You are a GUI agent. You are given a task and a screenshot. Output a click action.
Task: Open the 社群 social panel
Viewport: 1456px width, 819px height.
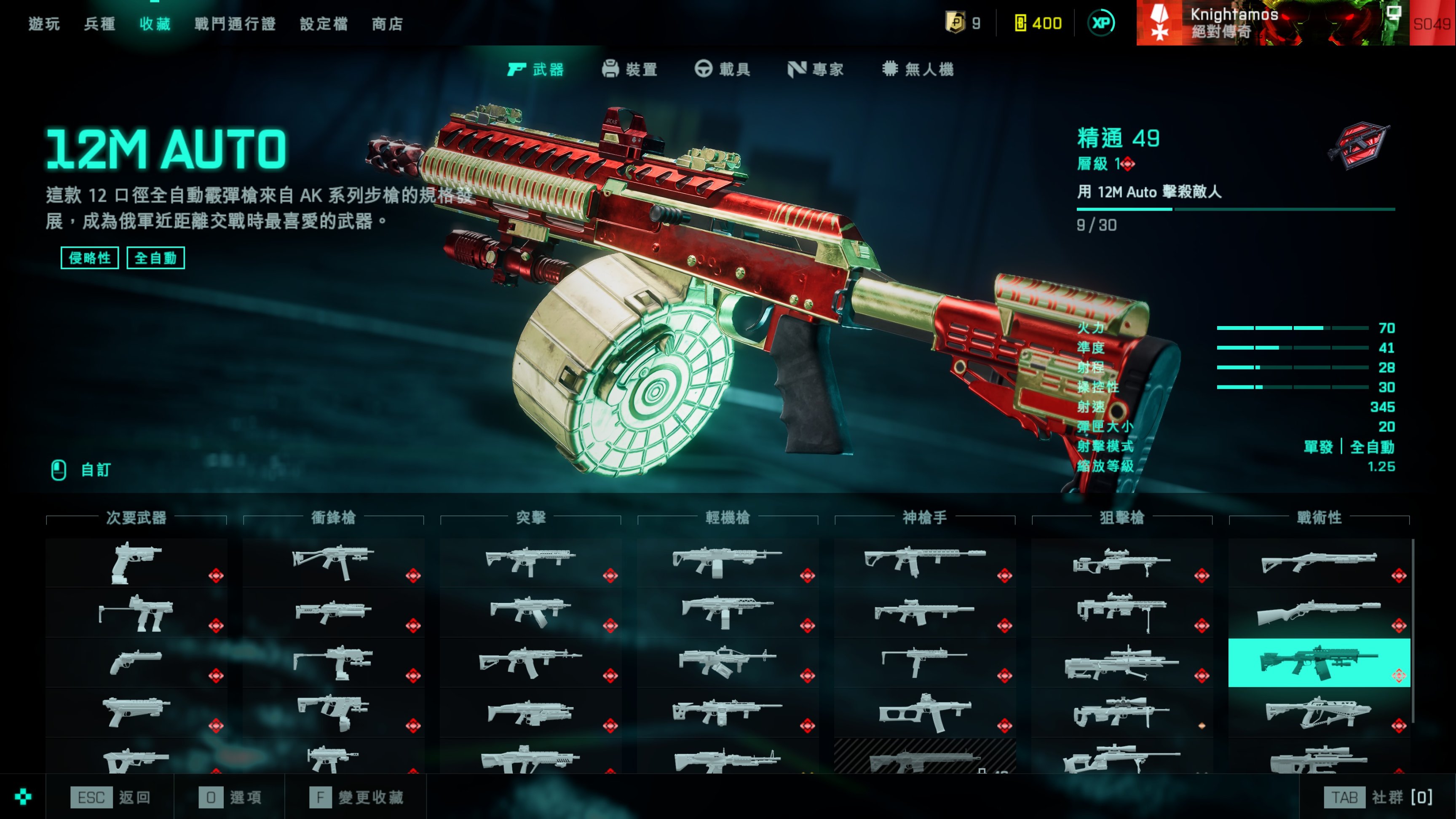[x=1378, y=798]
